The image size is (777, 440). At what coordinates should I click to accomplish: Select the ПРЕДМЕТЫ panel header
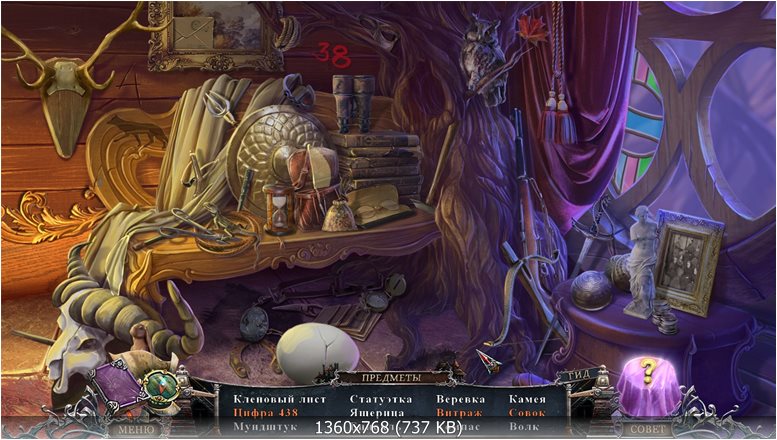tap(390, 378)
